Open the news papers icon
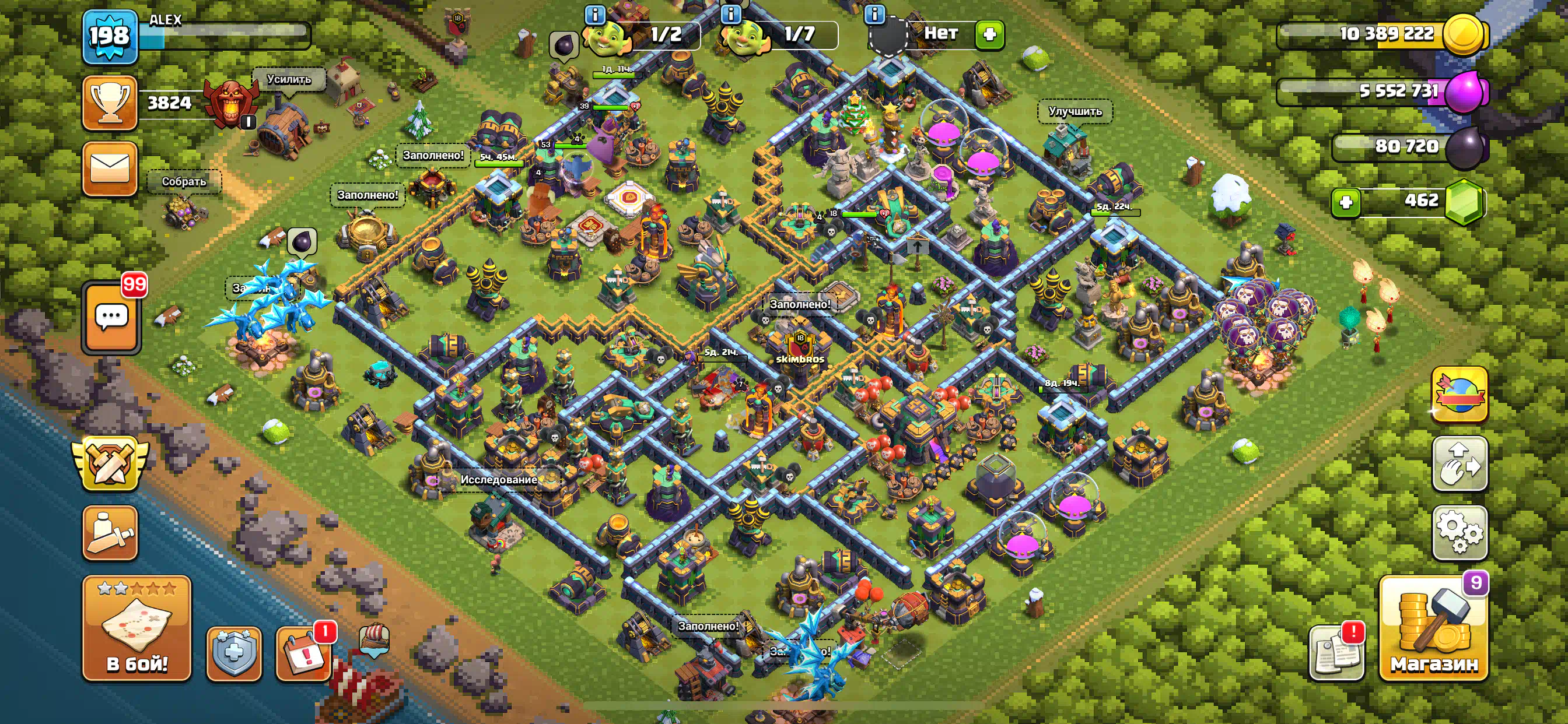The height and width of the screenshot is (724, 1568). (x=1336, y=653)
